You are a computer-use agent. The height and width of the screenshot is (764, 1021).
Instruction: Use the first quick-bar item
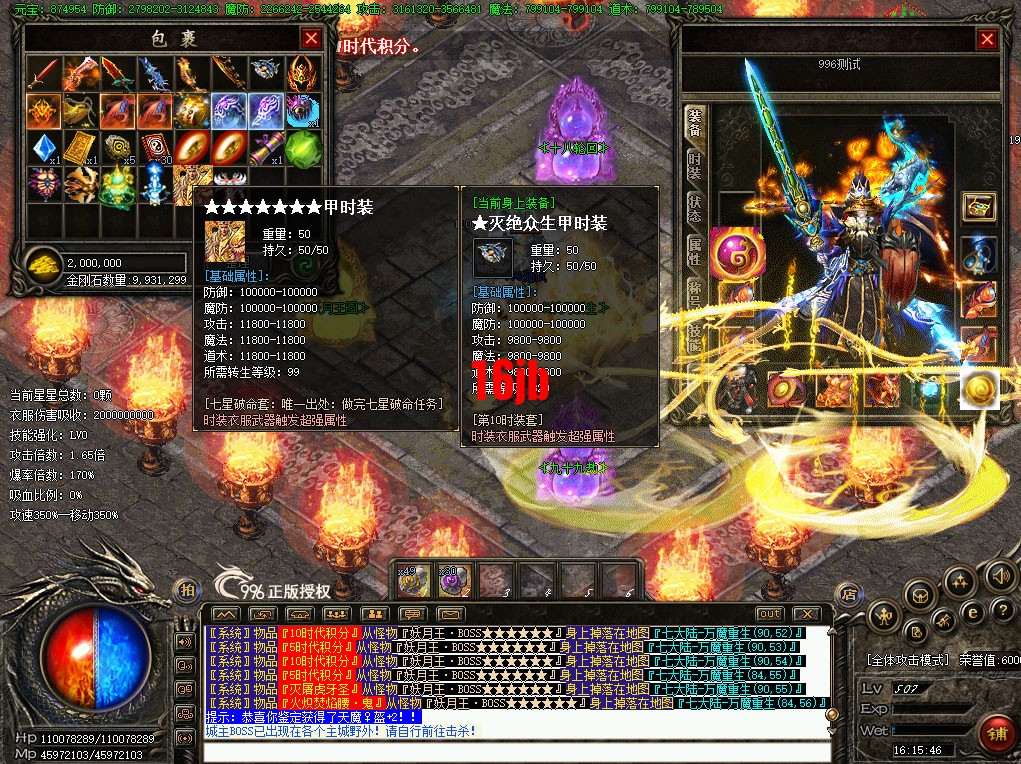point(414,579)
